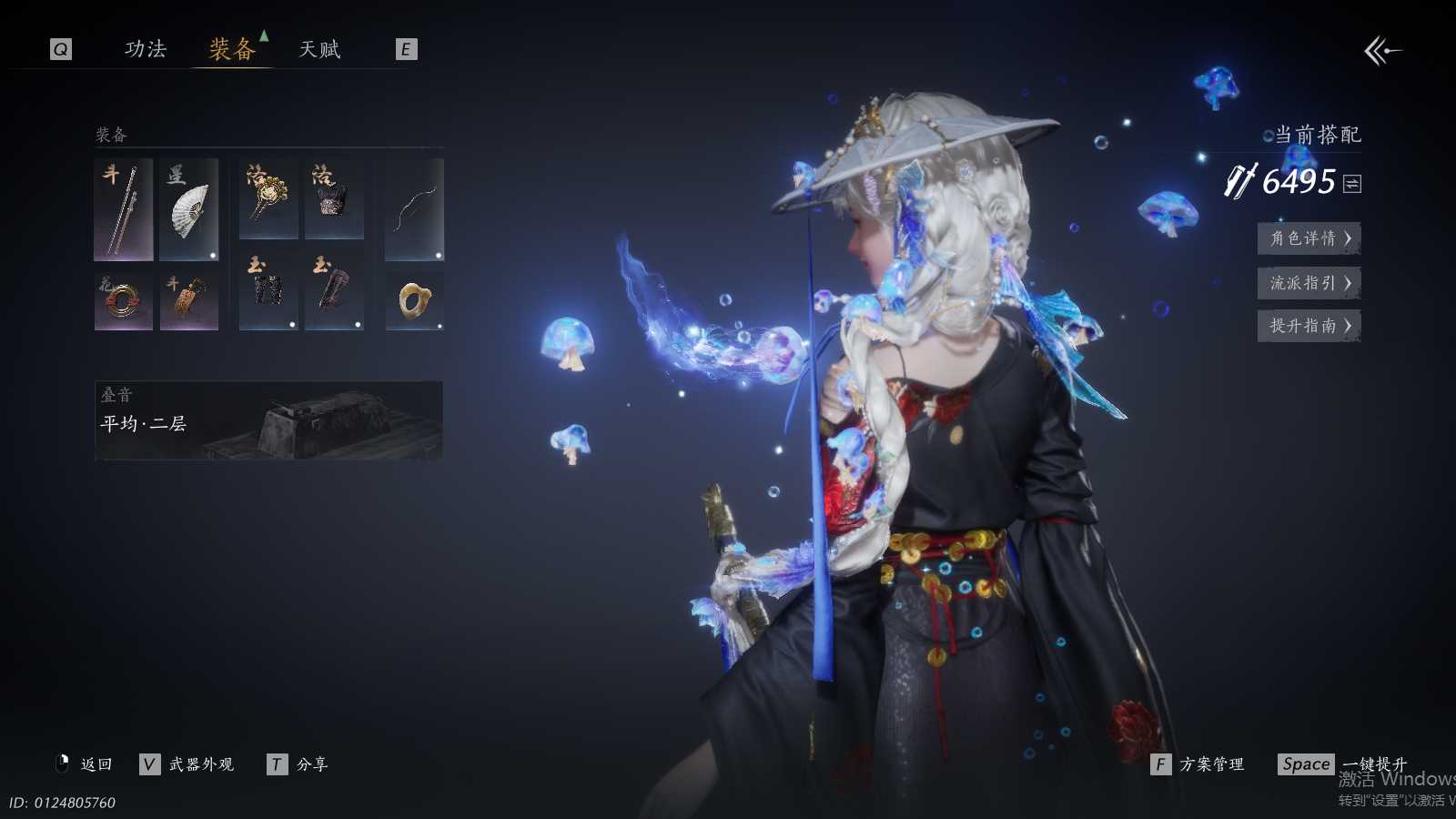Select the jade thumb ring slot
The width and height of the screenshot is (1456, 819).
tap(414, 300)
